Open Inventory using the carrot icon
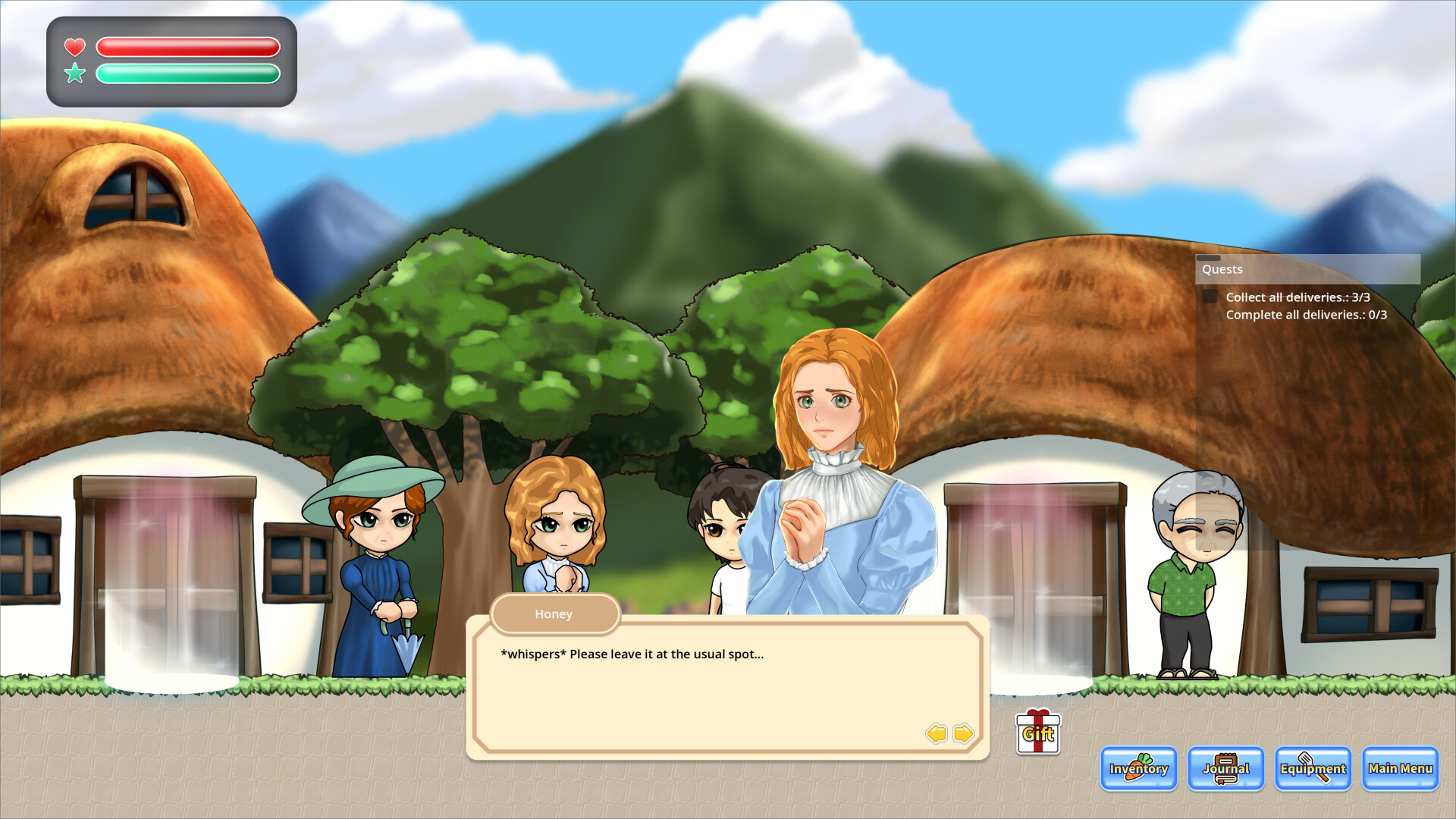Screen dimensions: 1456x819 (x=1137, y=768)
